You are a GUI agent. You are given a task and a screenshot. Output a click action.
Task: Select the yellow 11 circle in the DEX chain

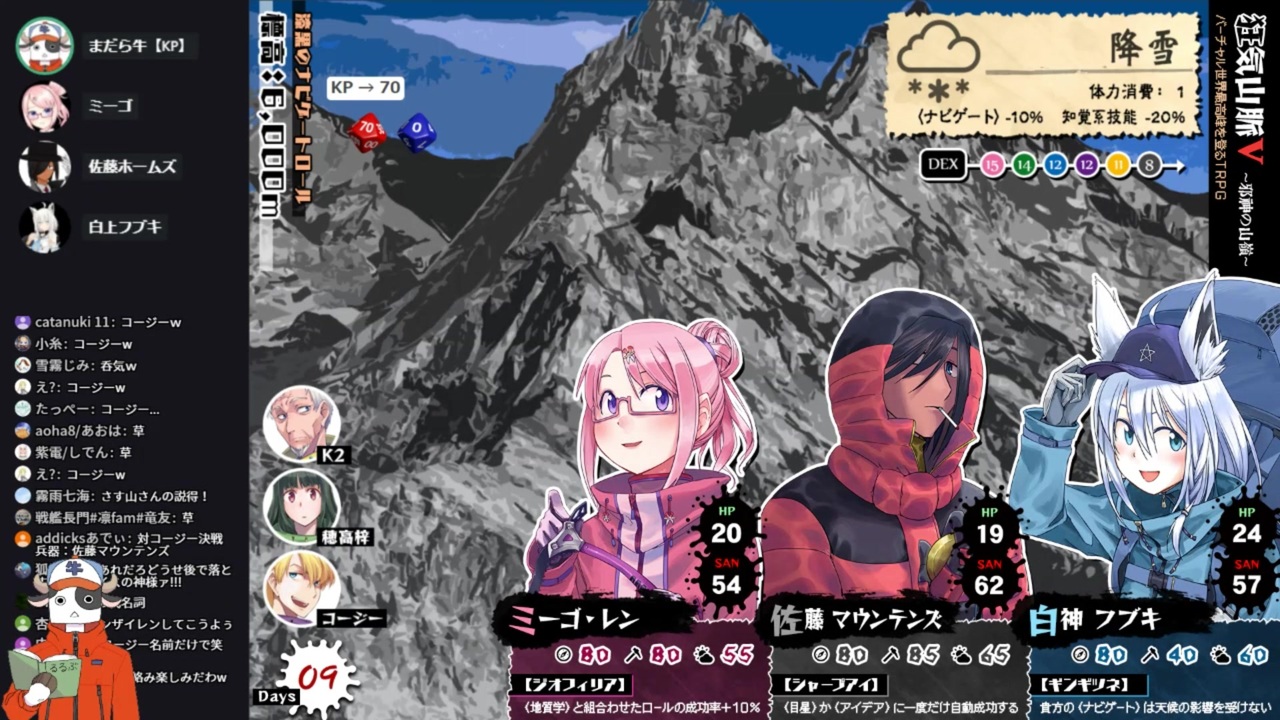tap(1120, 166)
